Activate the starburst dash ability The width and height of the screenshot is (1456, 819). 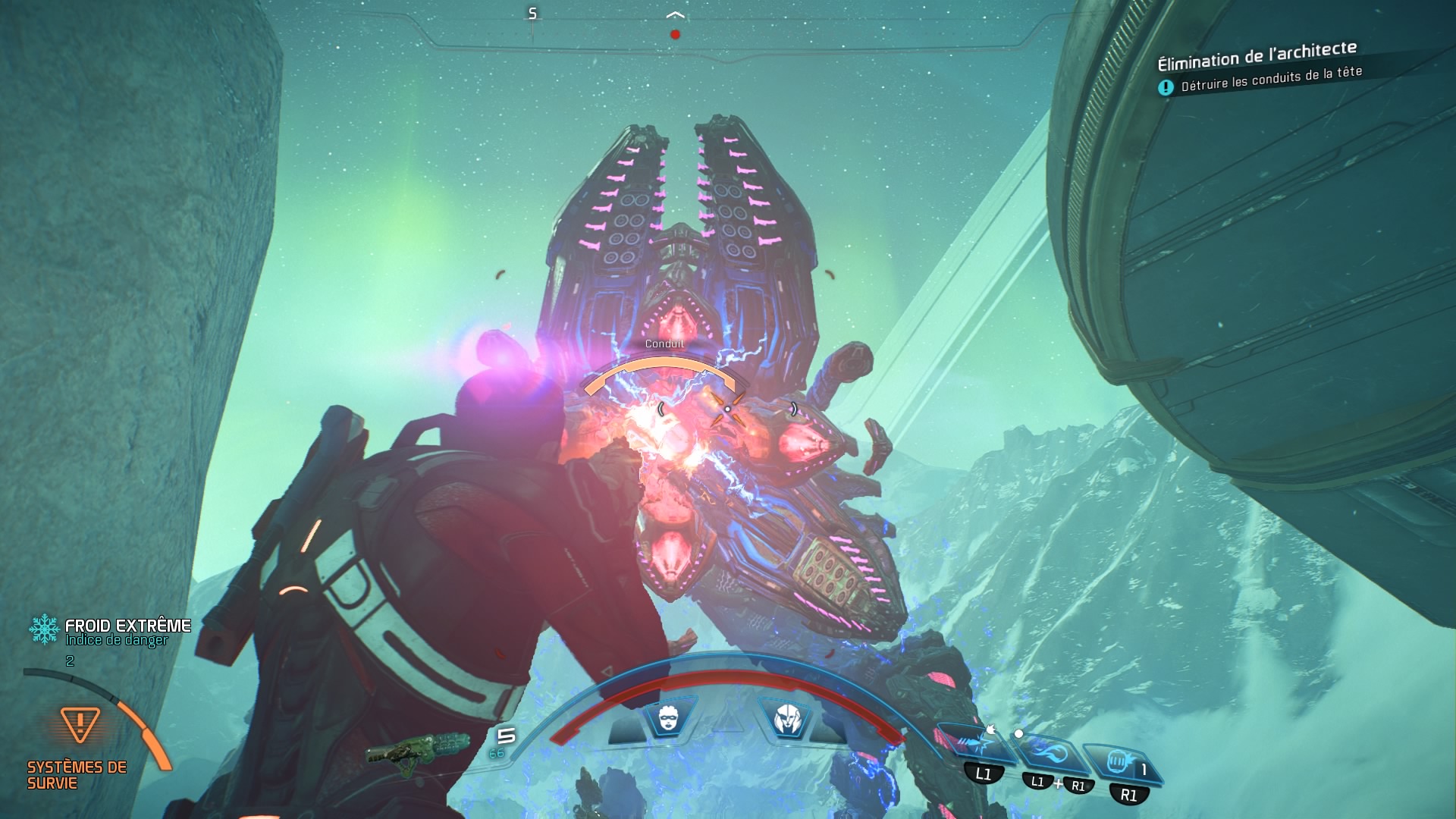[977, 742]
